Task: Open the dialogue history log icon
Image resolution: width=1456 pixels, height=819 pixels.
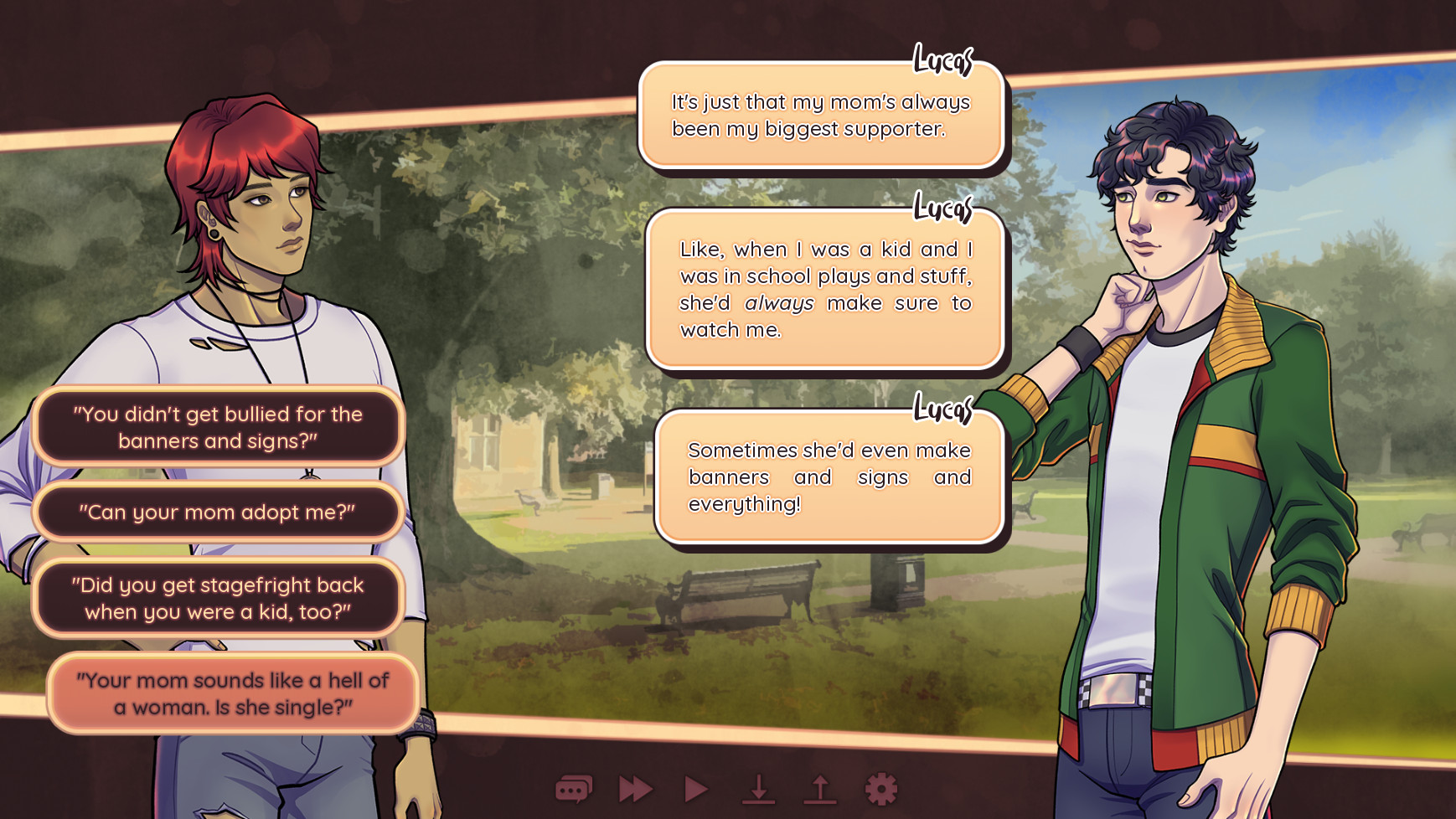Action: (574, 789)
